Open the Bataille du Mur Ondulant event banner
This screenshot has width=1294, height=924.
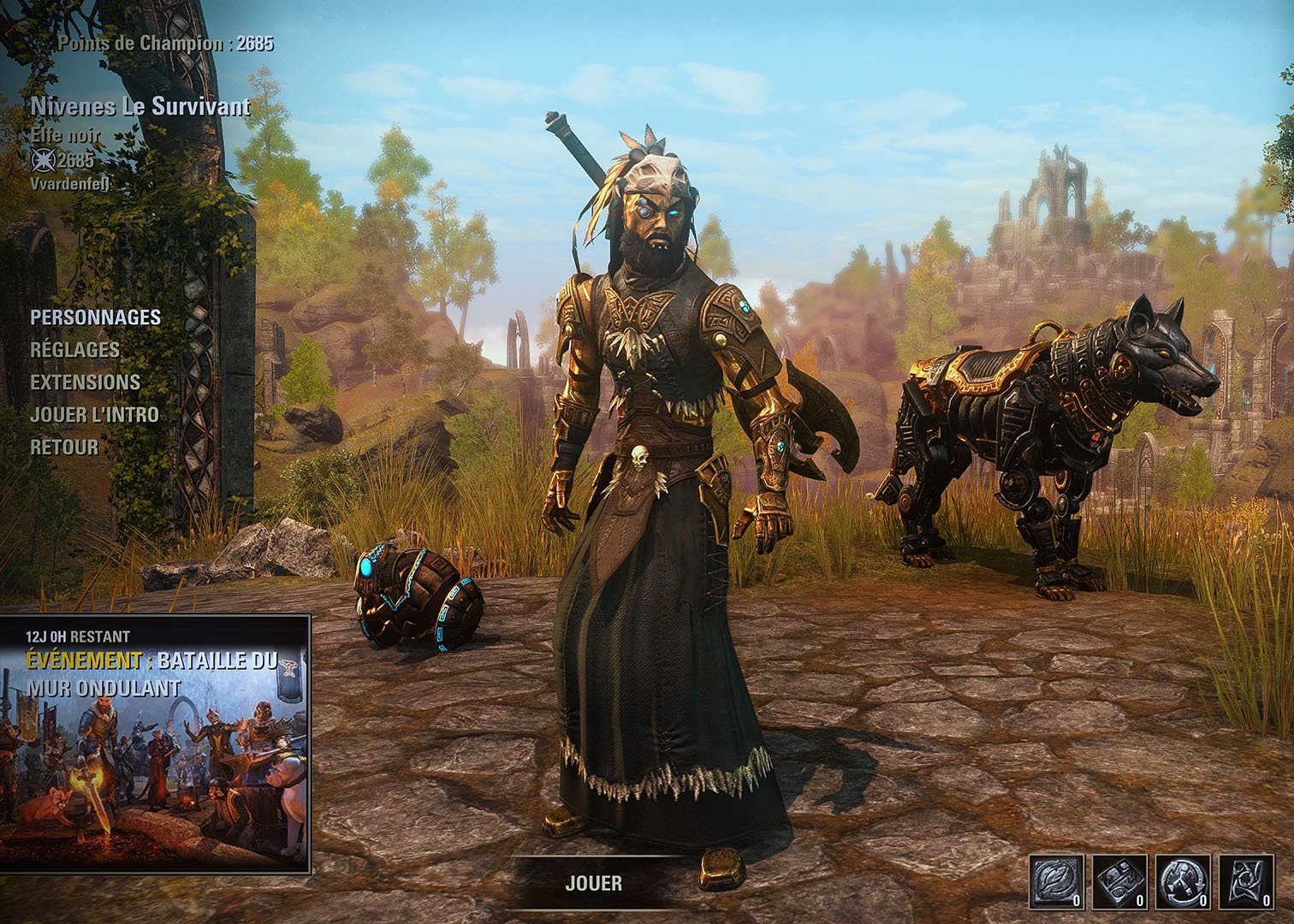pos(155,743)
